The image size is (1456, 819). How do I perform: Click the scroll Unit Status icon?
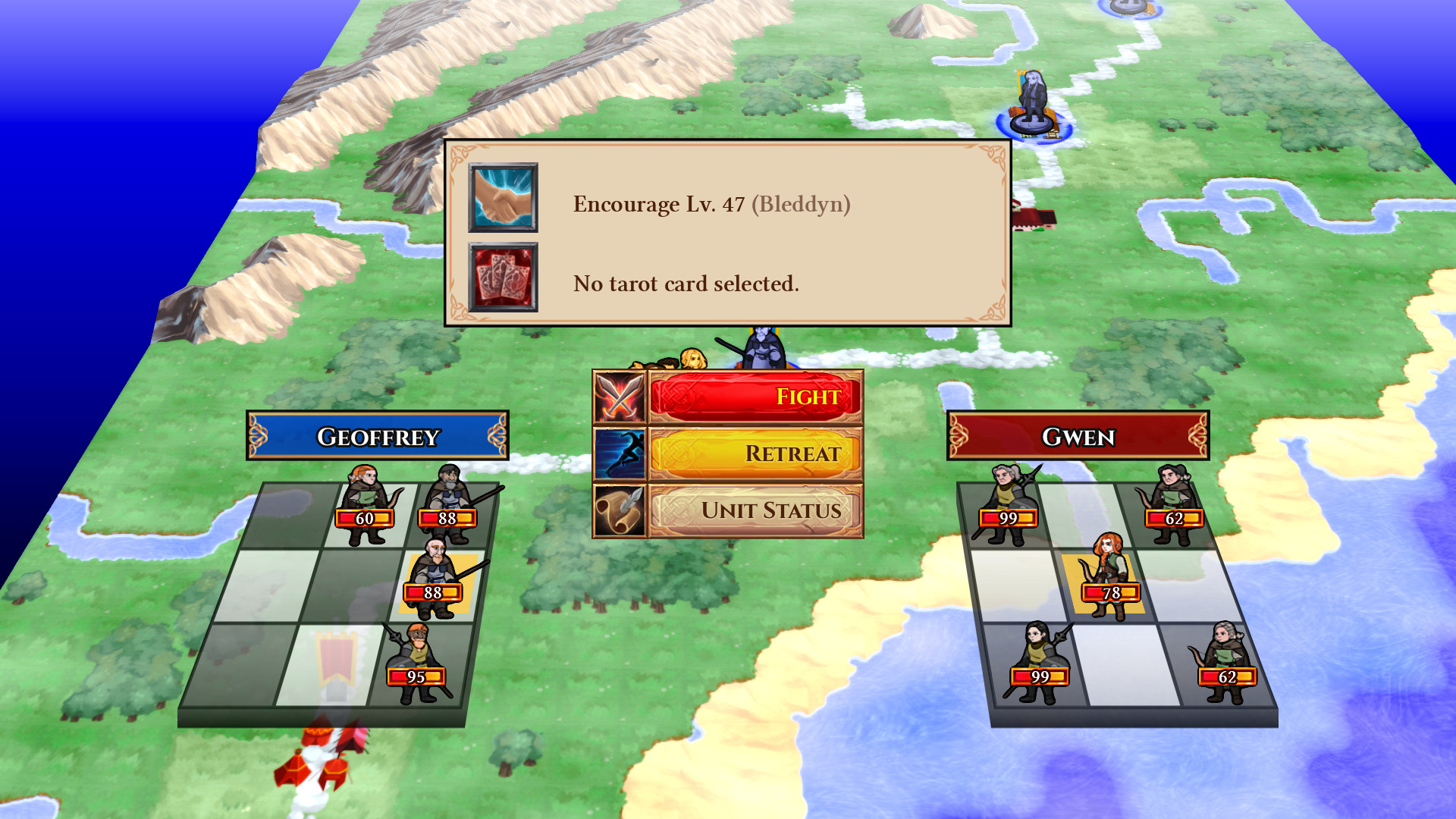(x=620, y=511)
